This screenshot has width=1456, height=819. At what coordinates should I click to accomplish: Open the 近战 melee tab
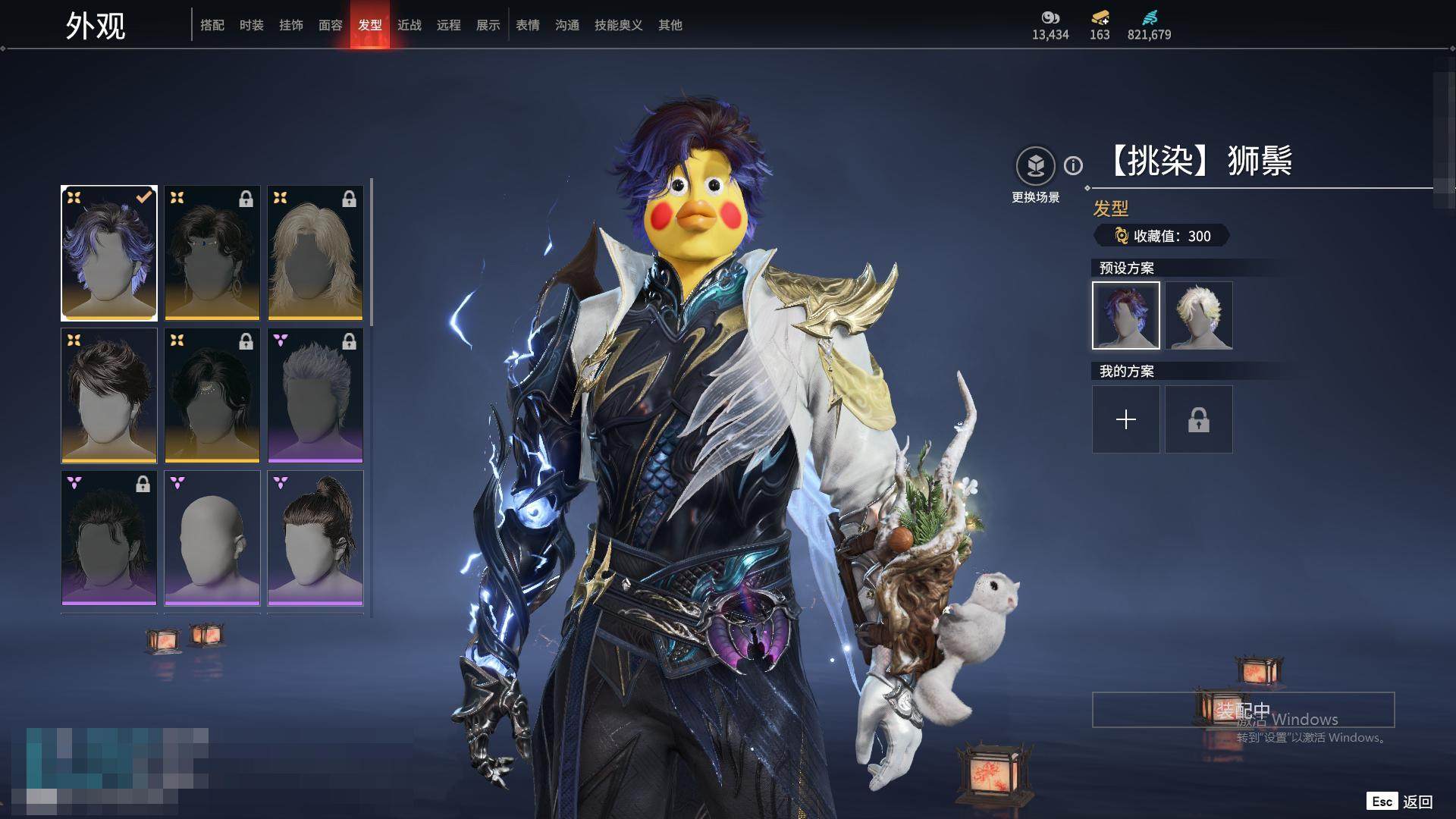pos(409,25)
